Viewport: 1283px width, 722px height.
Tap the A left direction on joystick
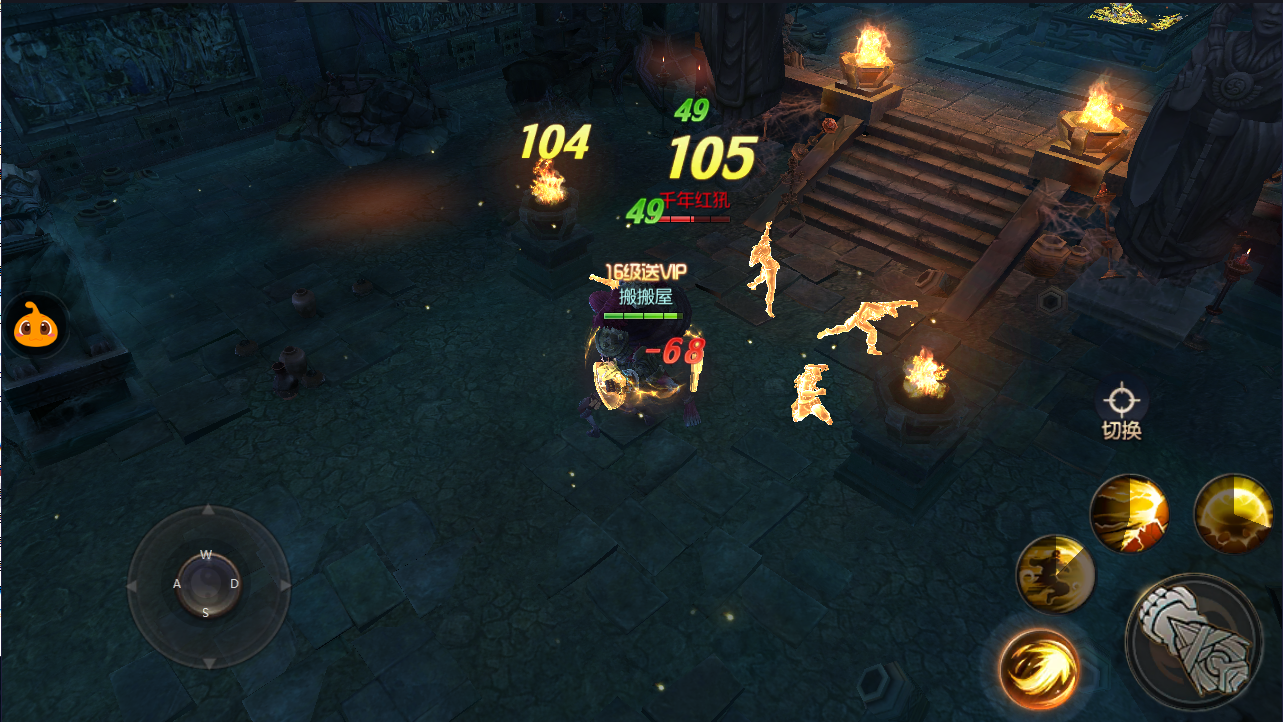pos(177,584)
